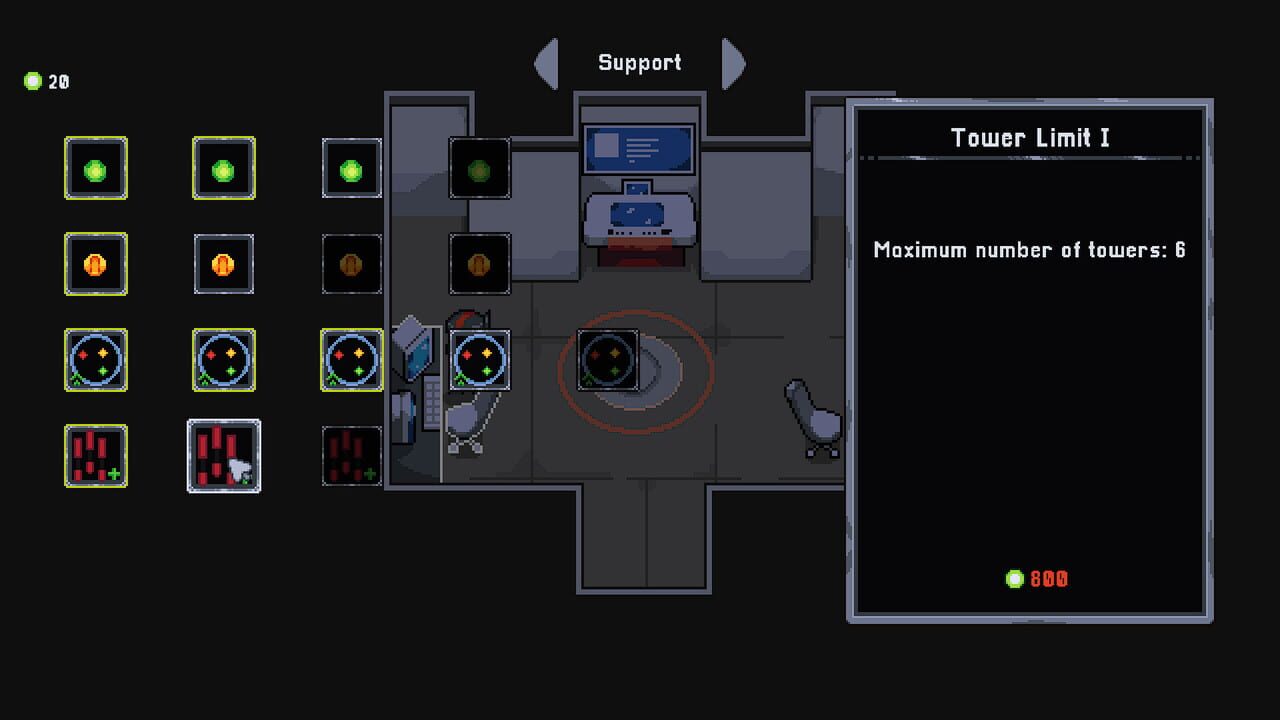Viewport: 1280px width, 720px height.
Task: Toggle the tier-two radar upgrade selection
Action: (223, 360)
